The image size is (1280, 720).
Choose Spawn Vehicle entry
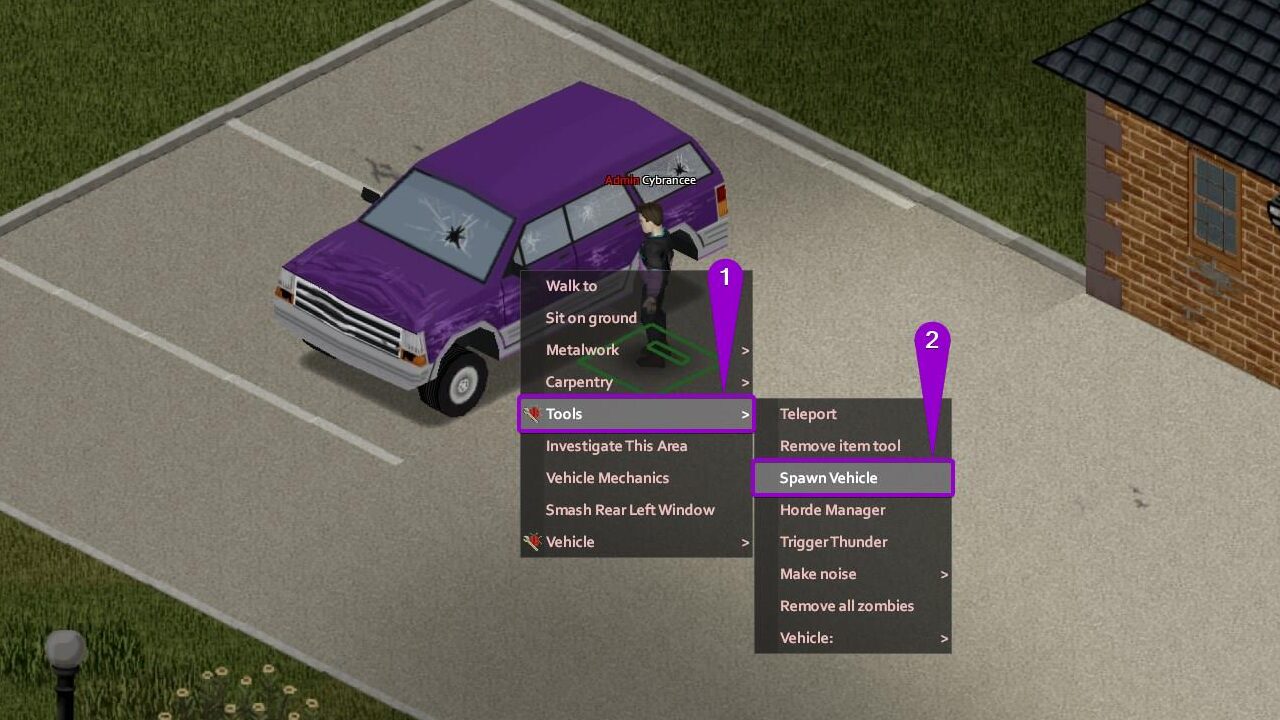pos(828,478)
